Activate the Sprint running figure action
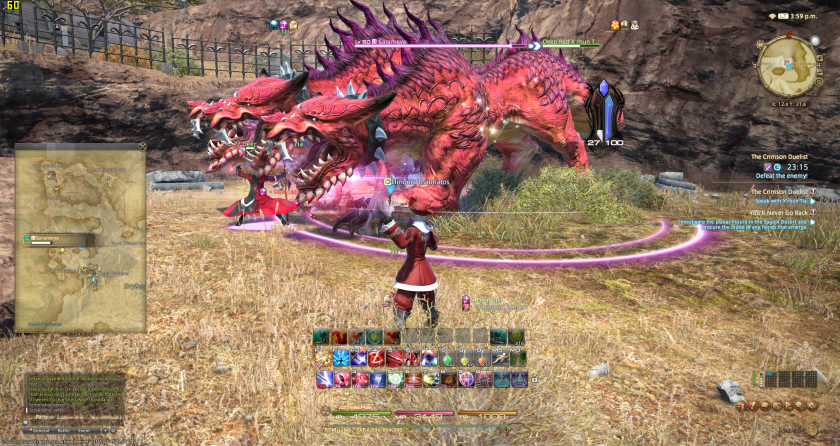The width and height of the screenshot is (840, 446). tap(499, 359)
